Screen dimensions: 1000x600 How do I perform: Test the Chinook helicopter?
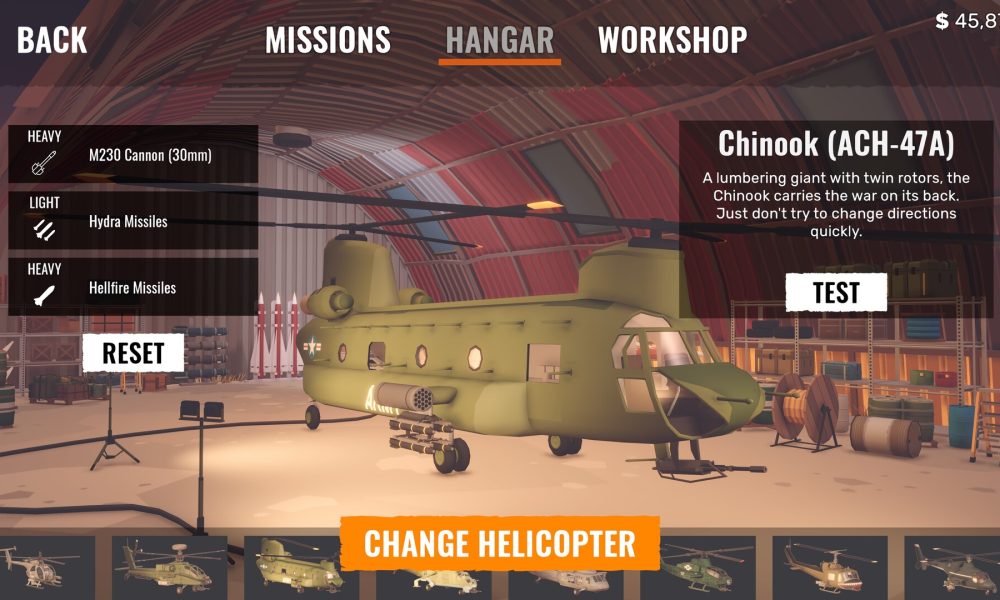pos(836,293)
